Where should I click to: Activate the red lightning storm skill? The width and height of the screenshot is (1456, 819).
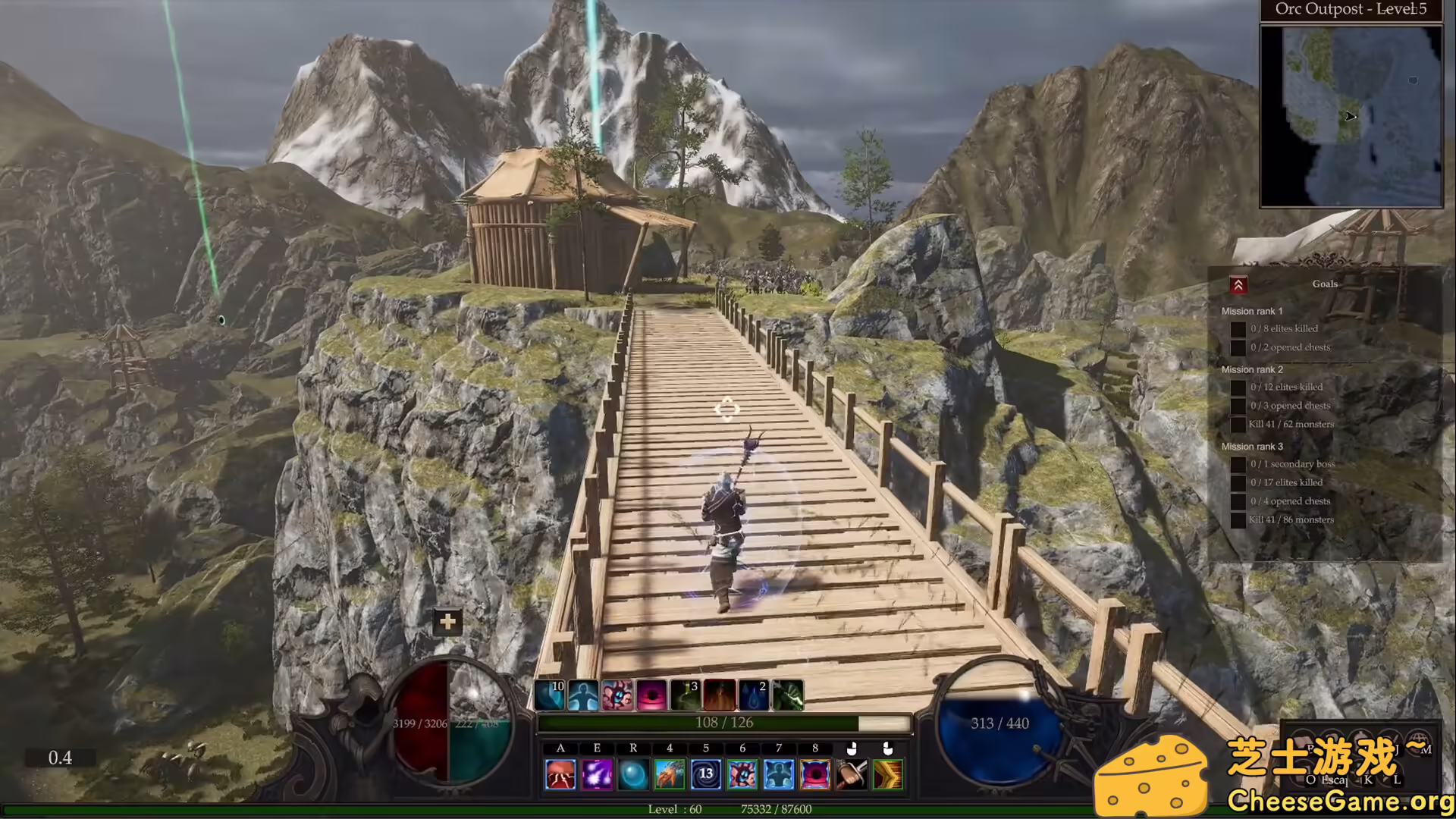[x=560, y=775]
